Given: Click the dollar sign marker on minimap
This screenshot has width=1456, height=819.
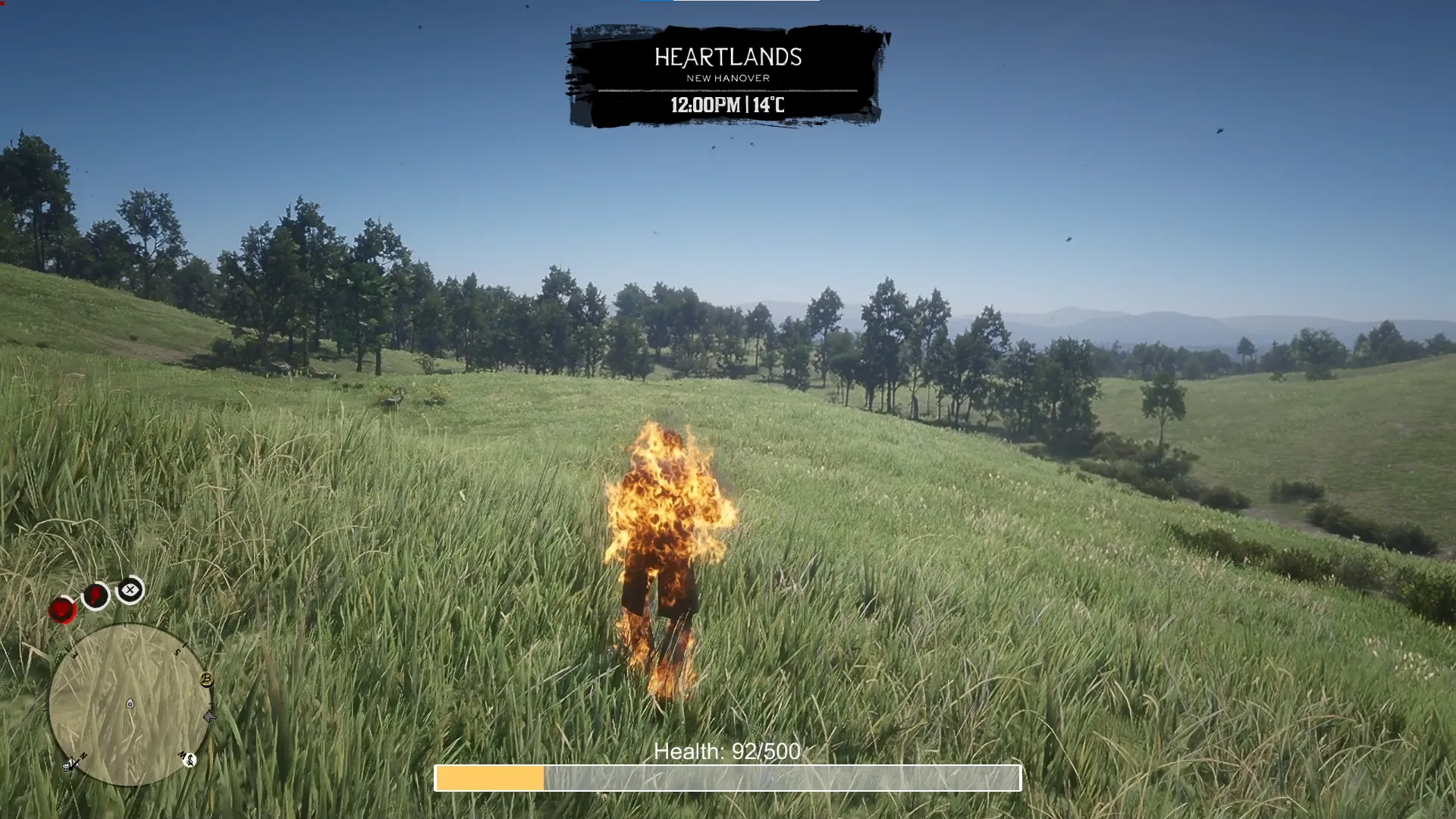Looking at the screenshot, I should 190,759.
